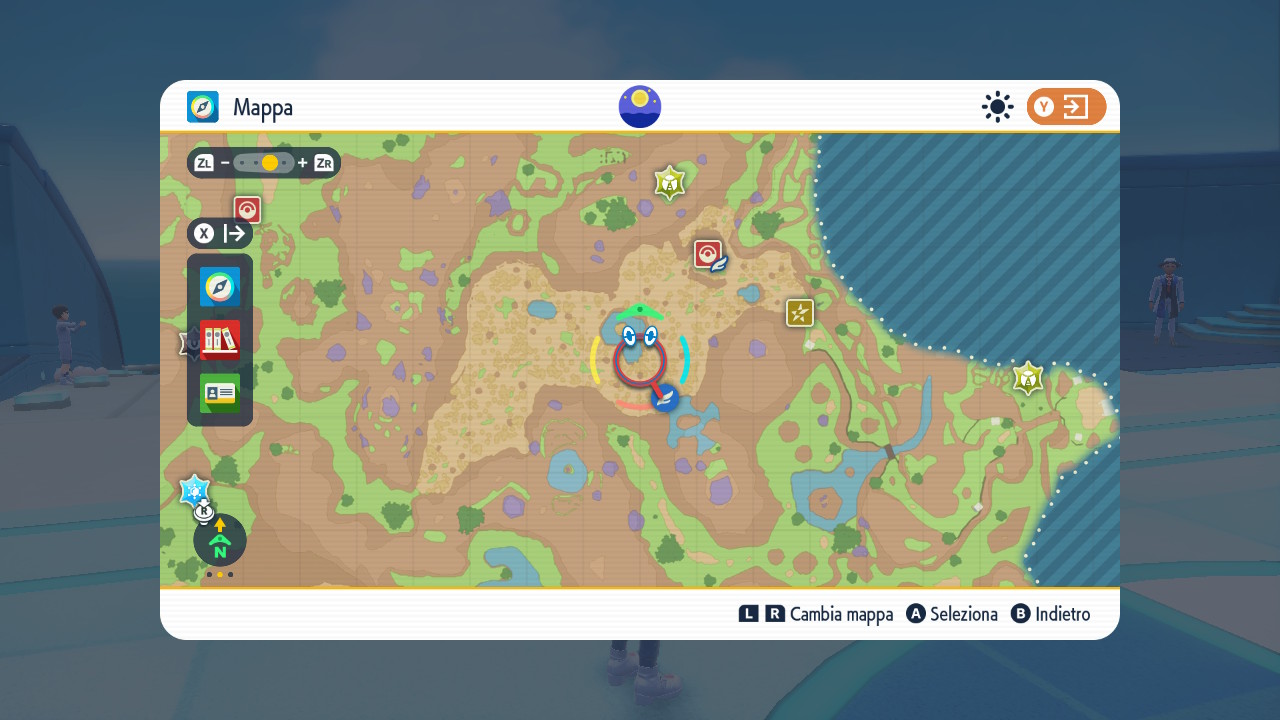The width and height of the screenshot is (1280, 720).
Task: Click the sun weather icon in header
Action: [x=997, y=107]
